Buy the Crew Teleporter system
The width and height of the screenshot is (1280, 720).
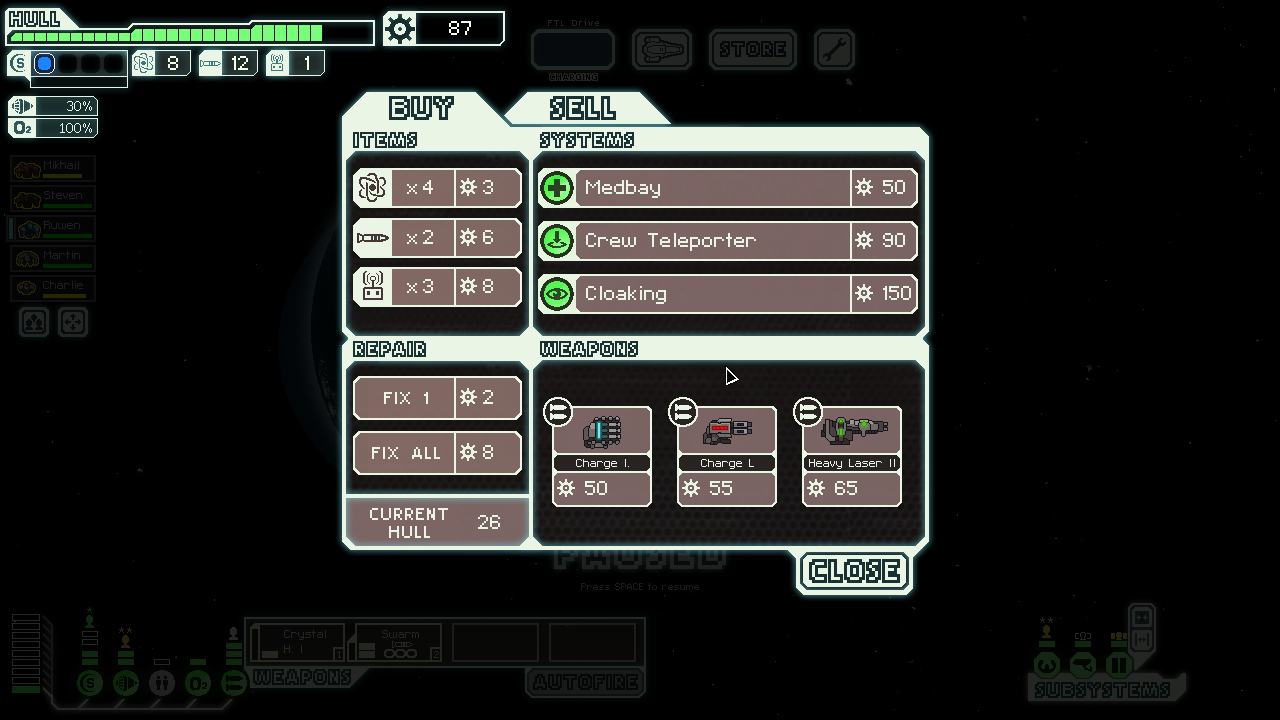[x=727, y=241]
